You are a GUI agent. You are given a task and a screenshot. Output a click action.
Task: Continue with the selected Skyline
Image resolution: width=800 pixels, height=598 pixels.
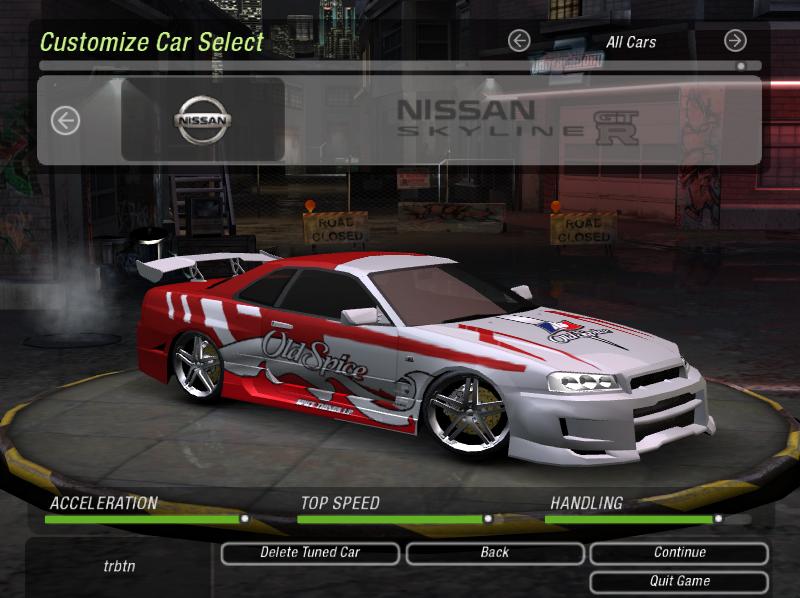pyautogui.click(x=679, y=552)
